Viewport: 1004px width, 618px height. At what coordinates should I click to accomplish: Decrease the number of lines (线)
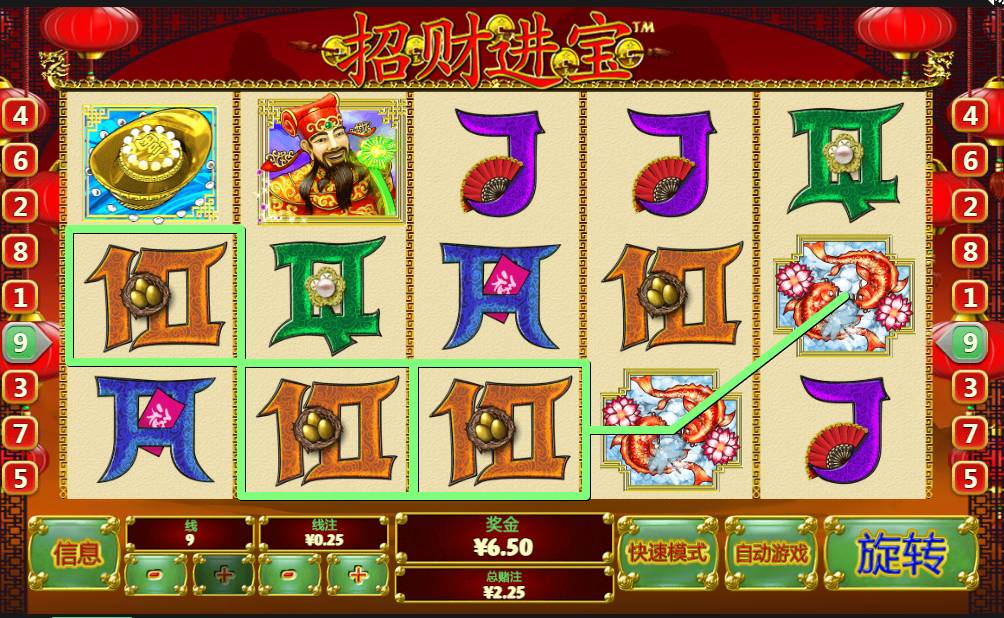pos(155,575)
